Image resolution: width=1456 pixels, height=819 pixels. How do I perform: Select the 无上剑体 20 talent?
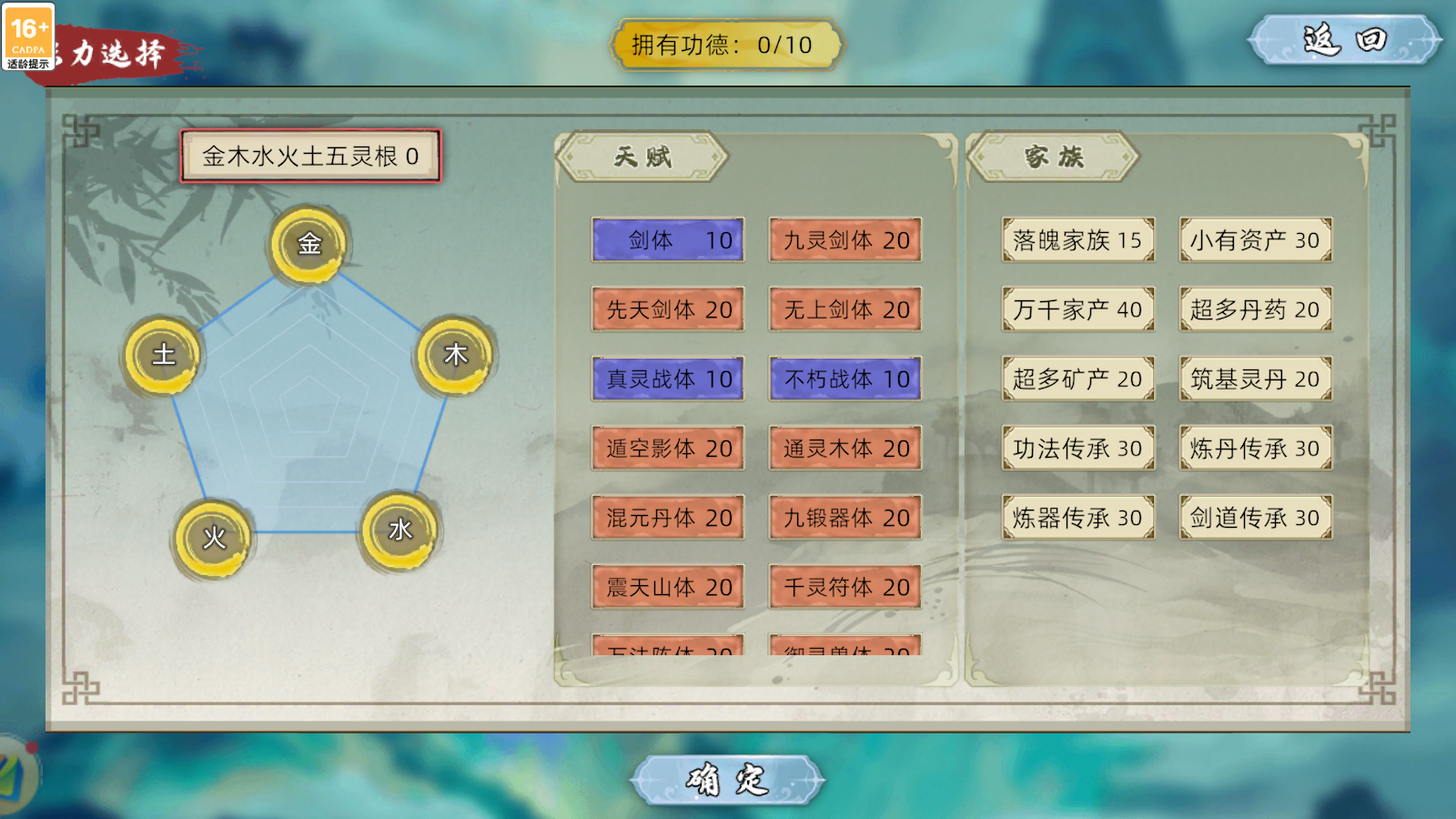point(845,309)
